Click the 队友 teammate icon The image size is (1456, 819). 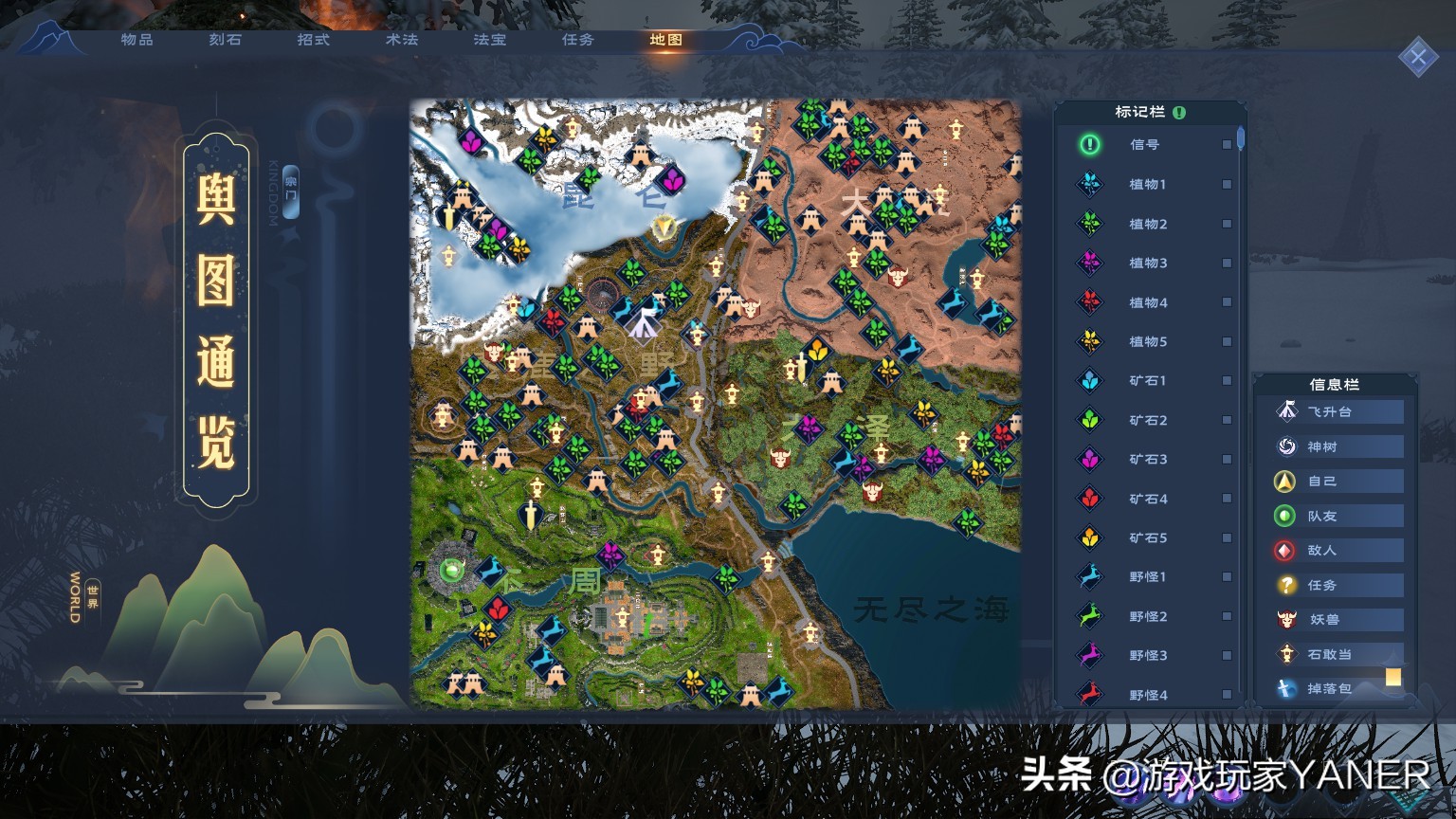click(x=1286, y=516)
